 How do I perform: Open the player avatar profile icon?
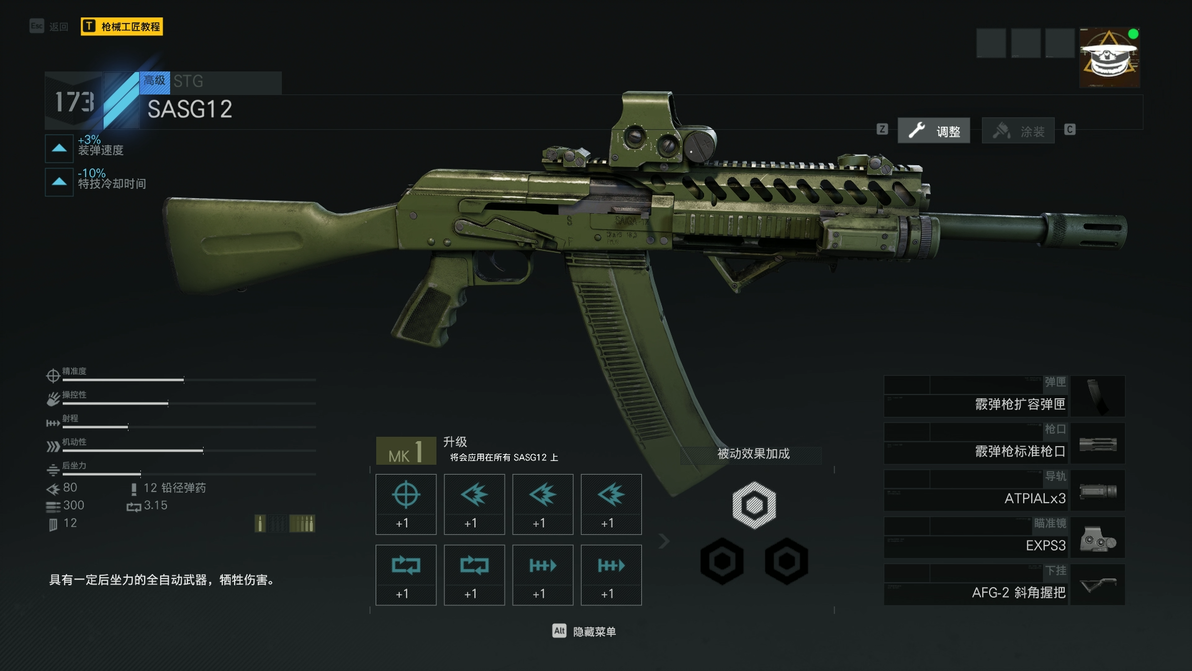click(x=1109, y=58)
